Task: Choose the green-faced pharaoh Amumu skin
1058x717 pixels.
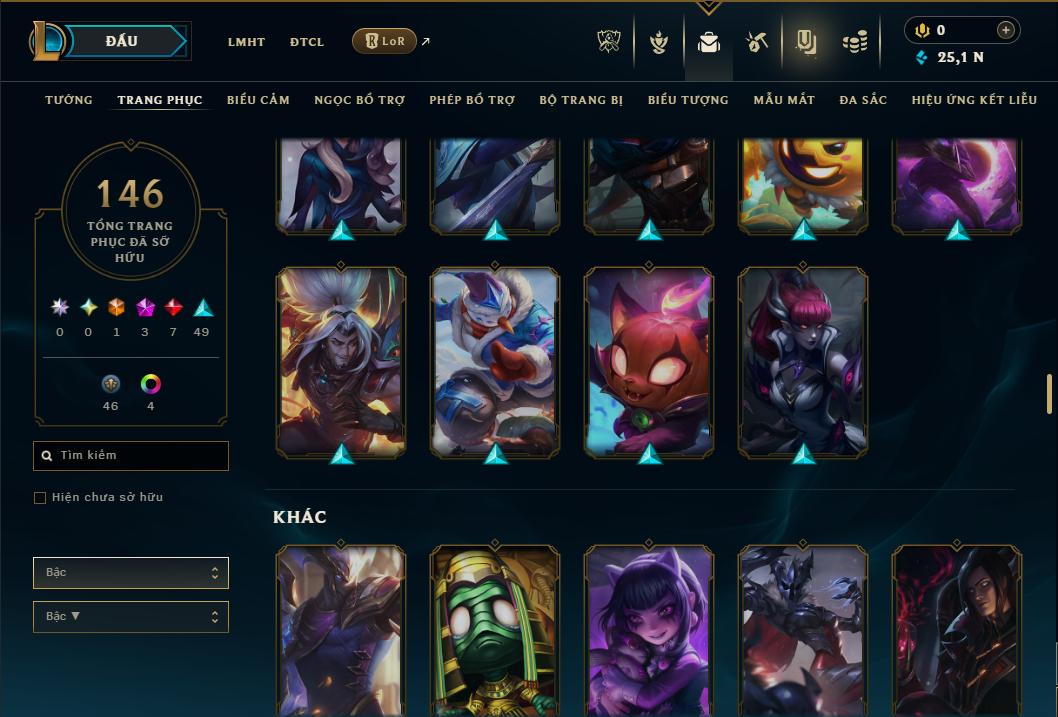Action: [495, 630]
